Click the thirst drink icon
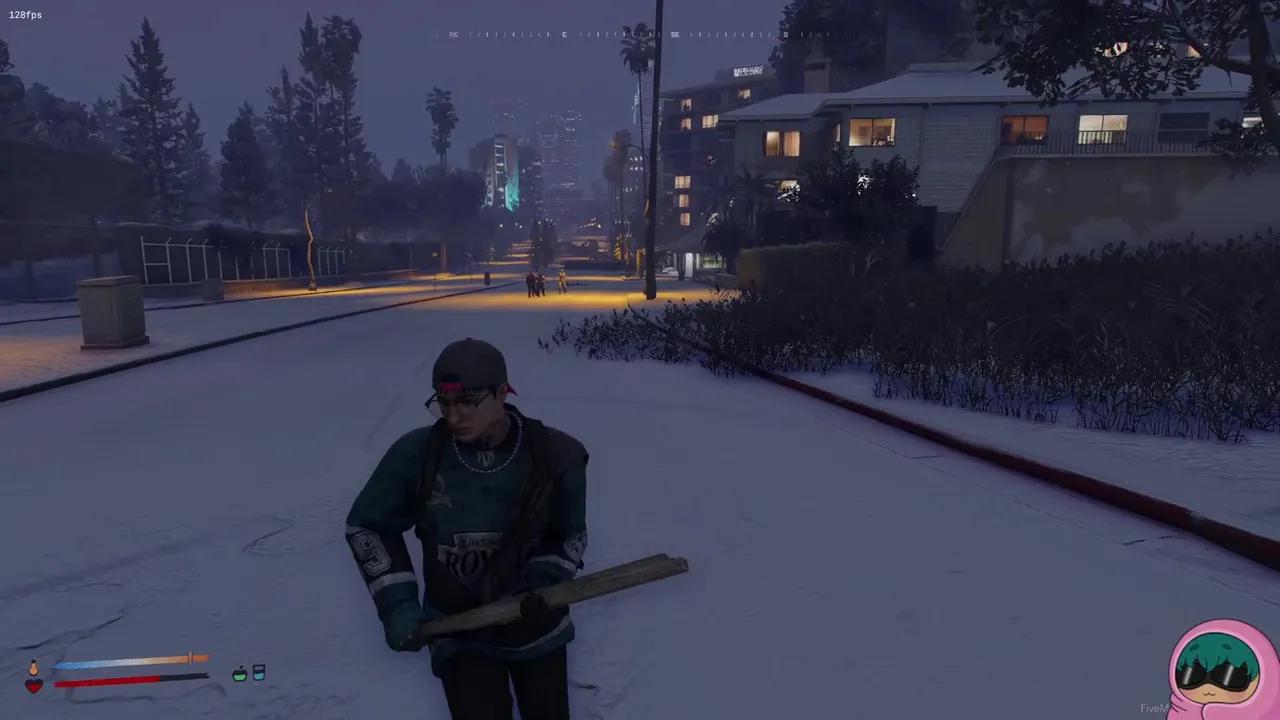Viewport: 1280px width, 720px height. [x=258, y=673]
